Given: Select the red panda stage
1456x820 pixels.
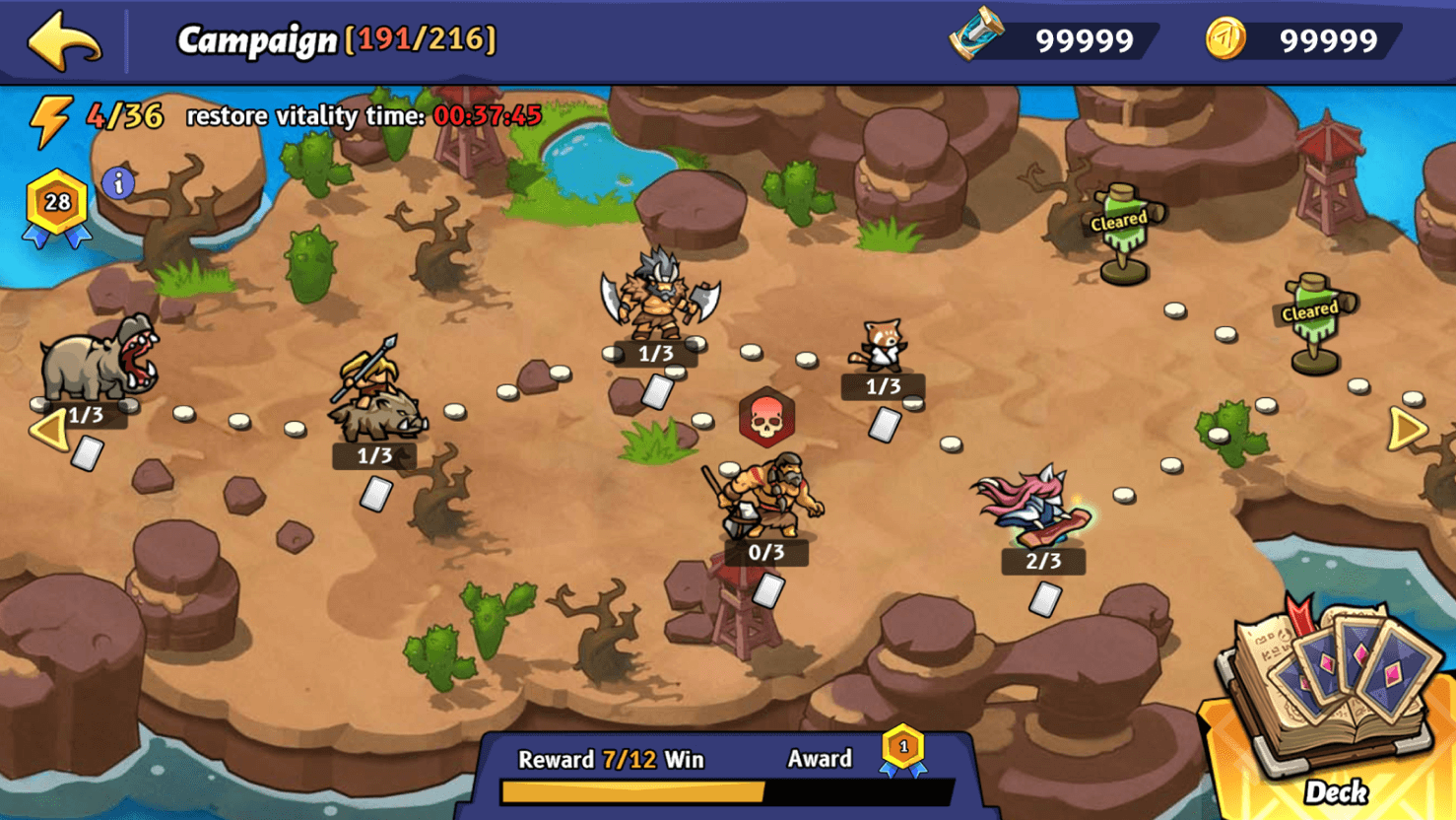Looking at the screenshot, I should tap(880, 347).
